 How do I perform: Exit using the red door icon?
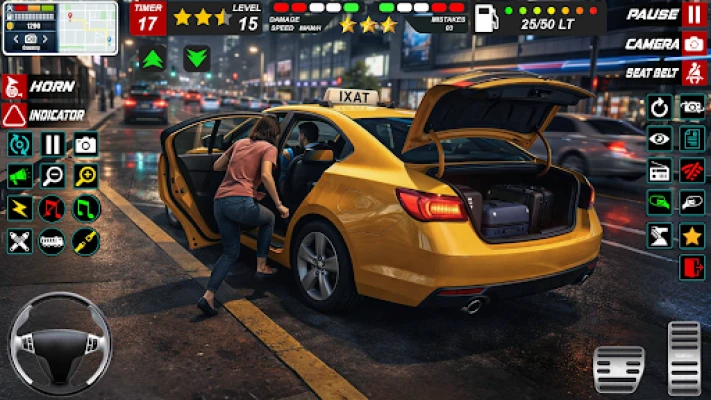tap(692, 267)
